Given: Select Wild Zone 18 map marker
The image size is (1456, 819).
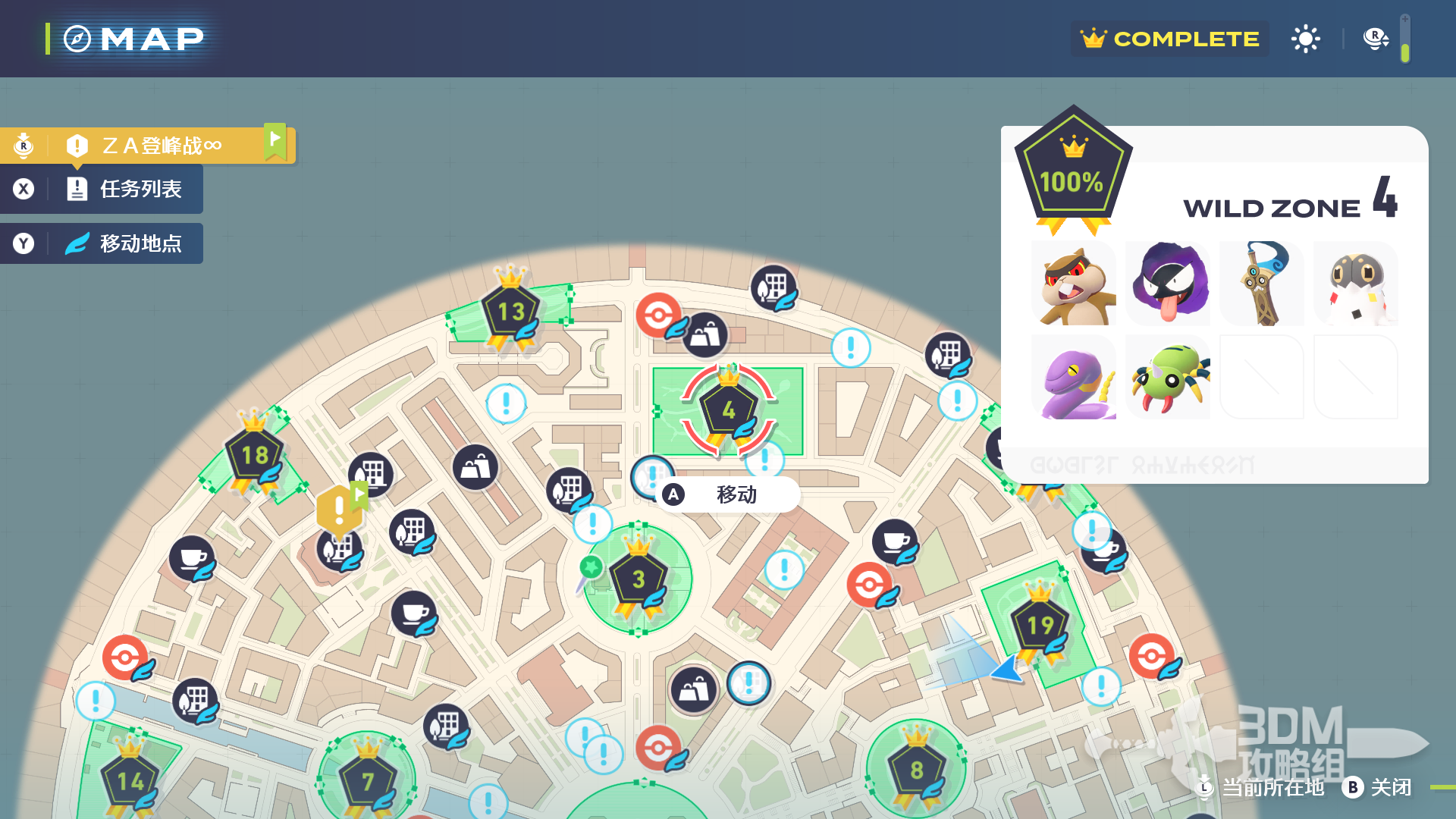Looking at the screenshot, I should [x=255, y=454].
